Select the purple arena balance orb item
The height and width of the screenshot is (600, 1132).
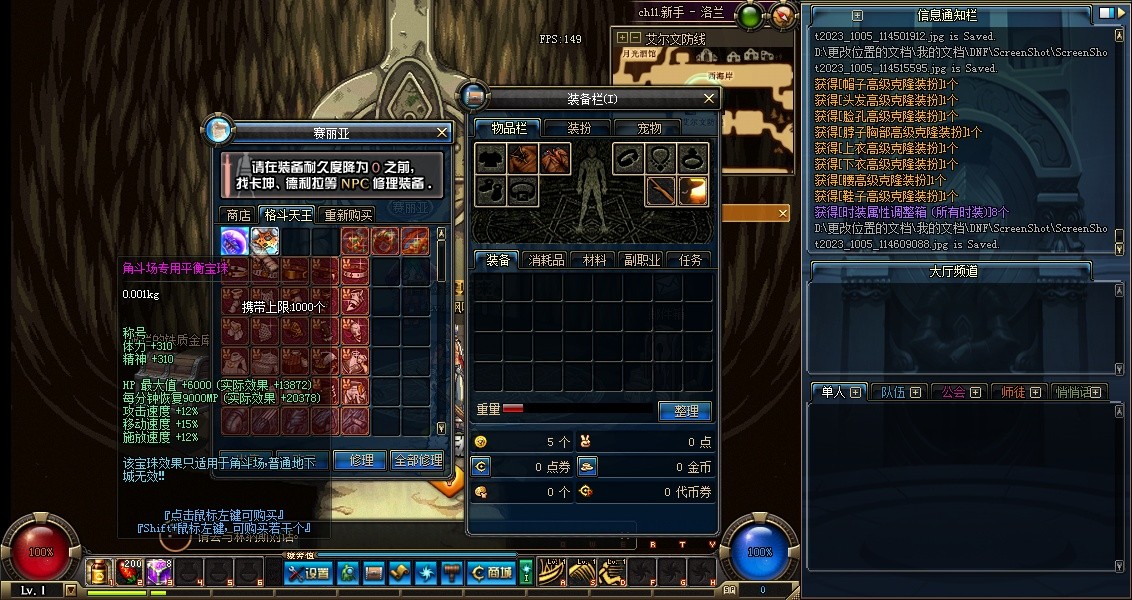coord(235,241)
